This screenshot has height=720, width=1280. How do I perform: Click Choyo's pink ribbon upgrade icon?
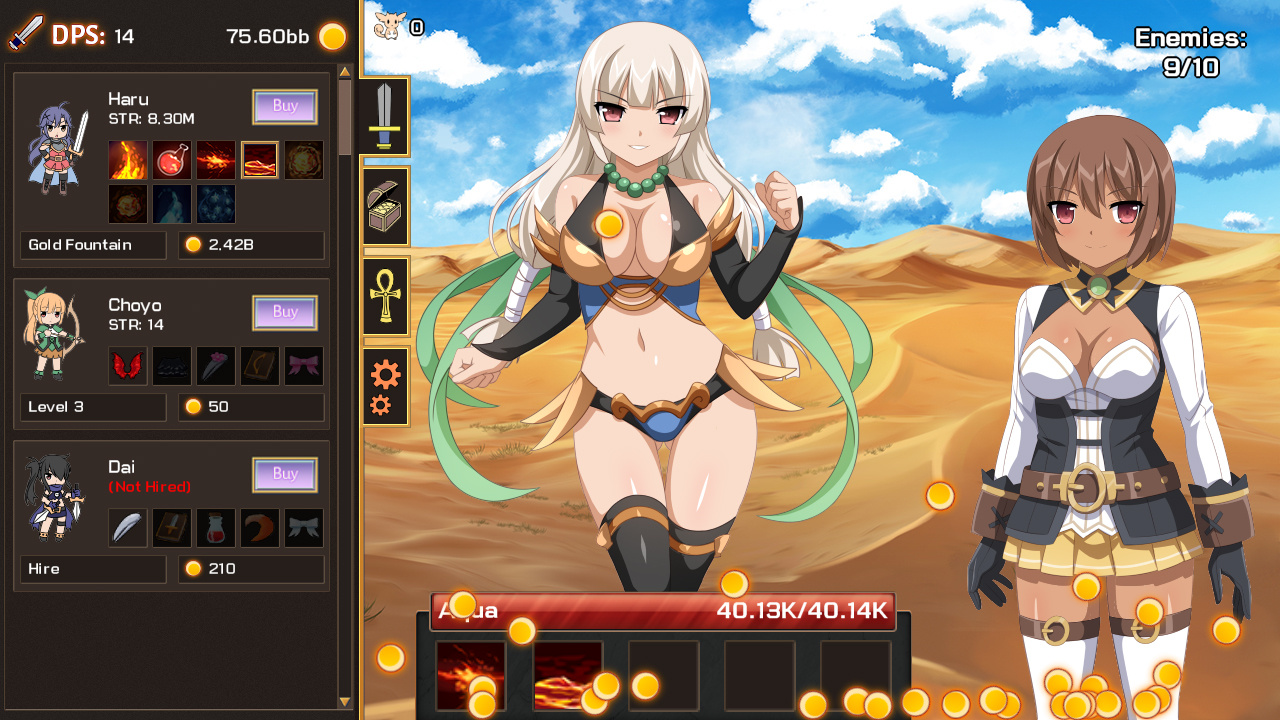point(304,365)
